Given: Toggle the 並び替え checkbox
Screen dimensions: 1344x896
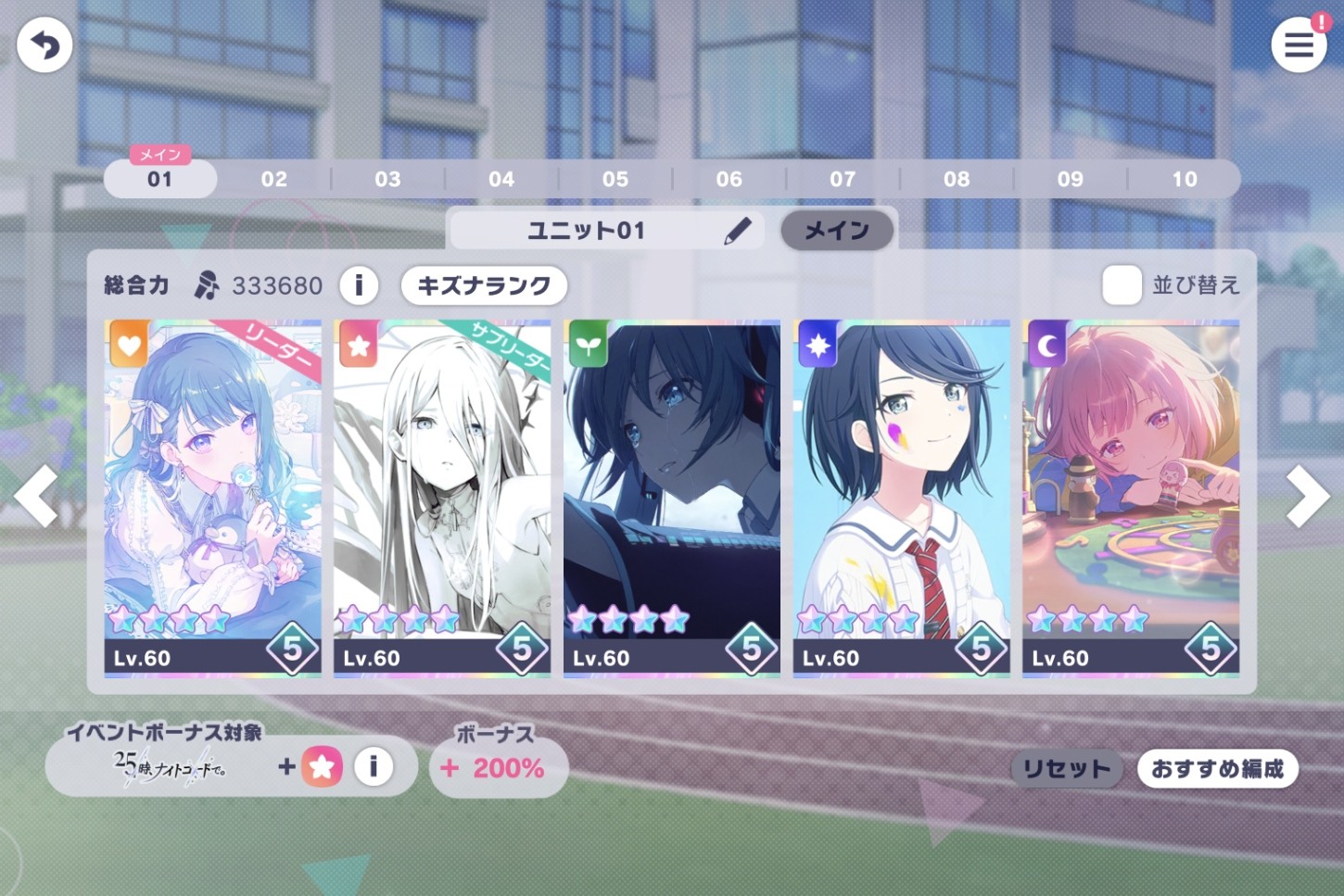Looking at the screenshot, I should pos(1122,285).
